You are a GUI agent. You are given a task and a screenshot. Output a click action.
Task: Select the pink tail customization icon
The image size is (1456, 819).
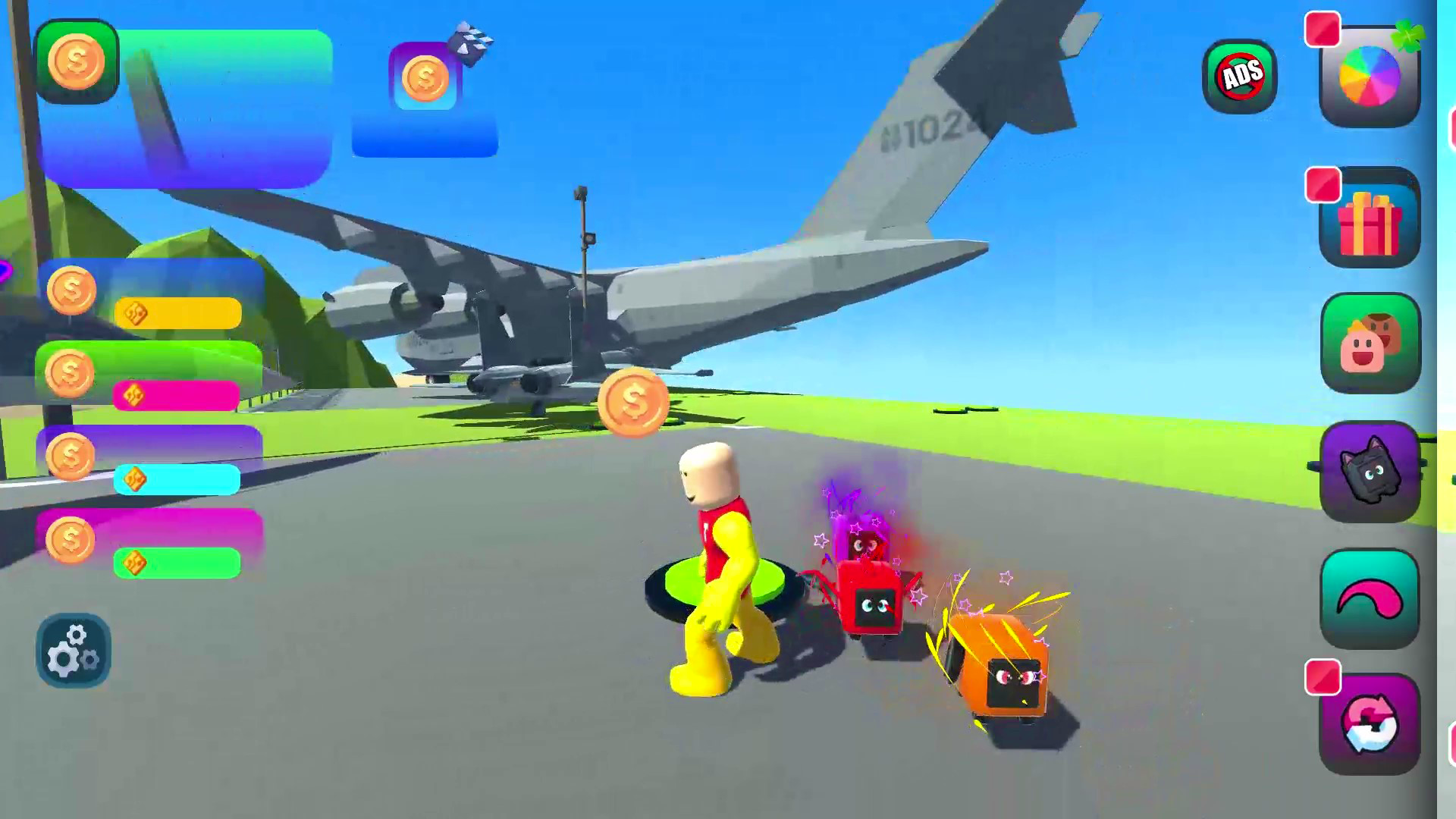1370,599
